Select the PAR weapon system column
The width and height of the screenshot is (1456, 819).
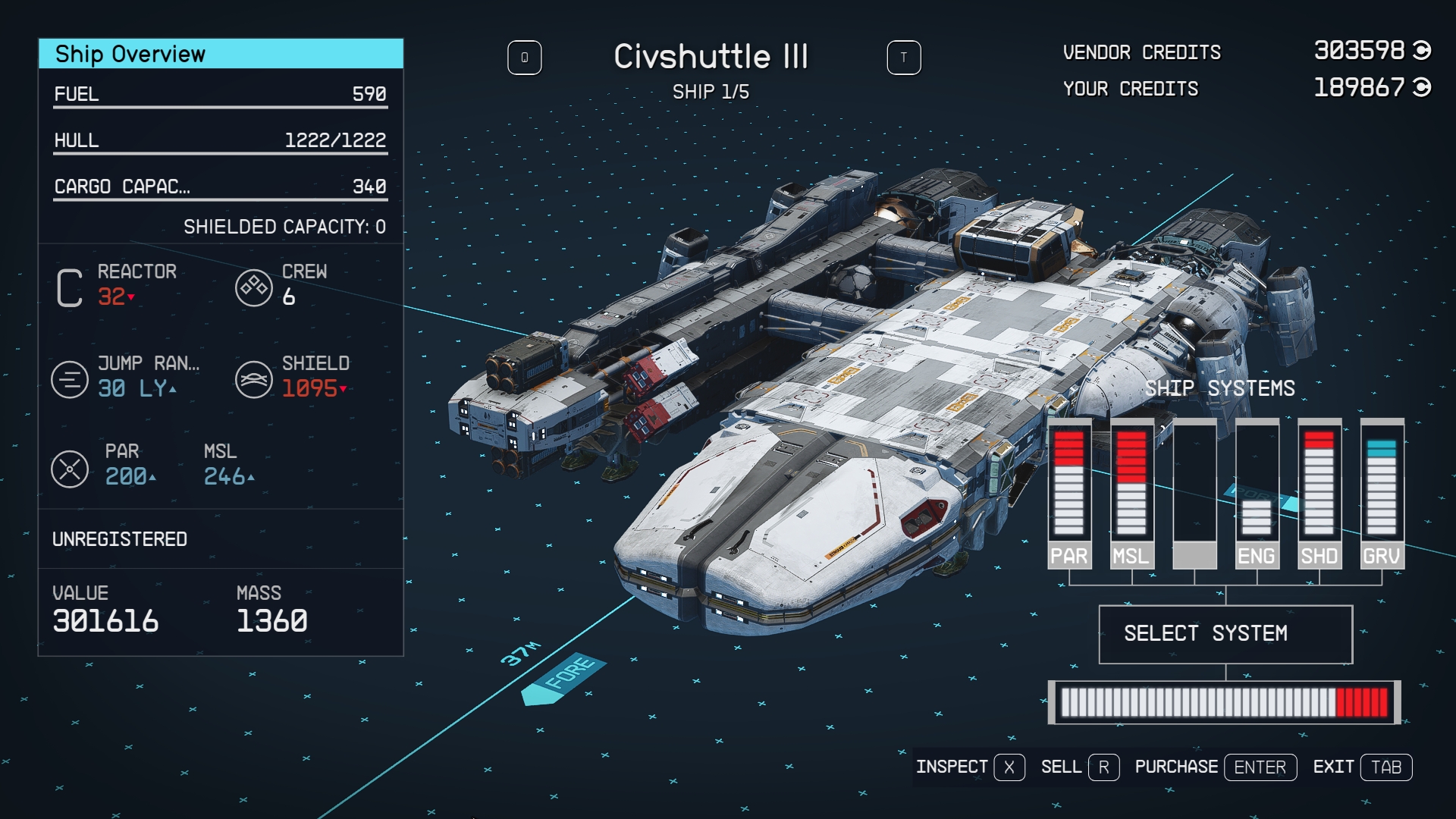coord(1069,494)
